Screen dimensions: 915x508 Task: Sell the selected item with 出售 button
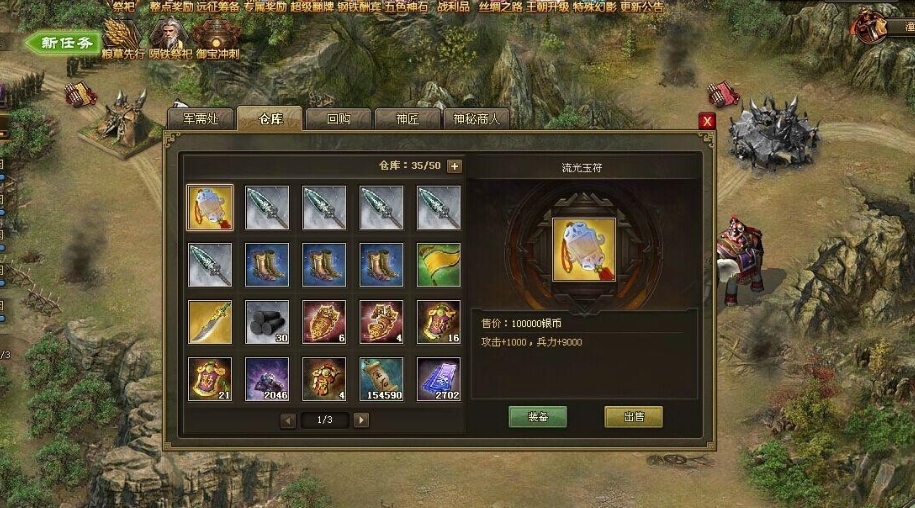point(633,417)
